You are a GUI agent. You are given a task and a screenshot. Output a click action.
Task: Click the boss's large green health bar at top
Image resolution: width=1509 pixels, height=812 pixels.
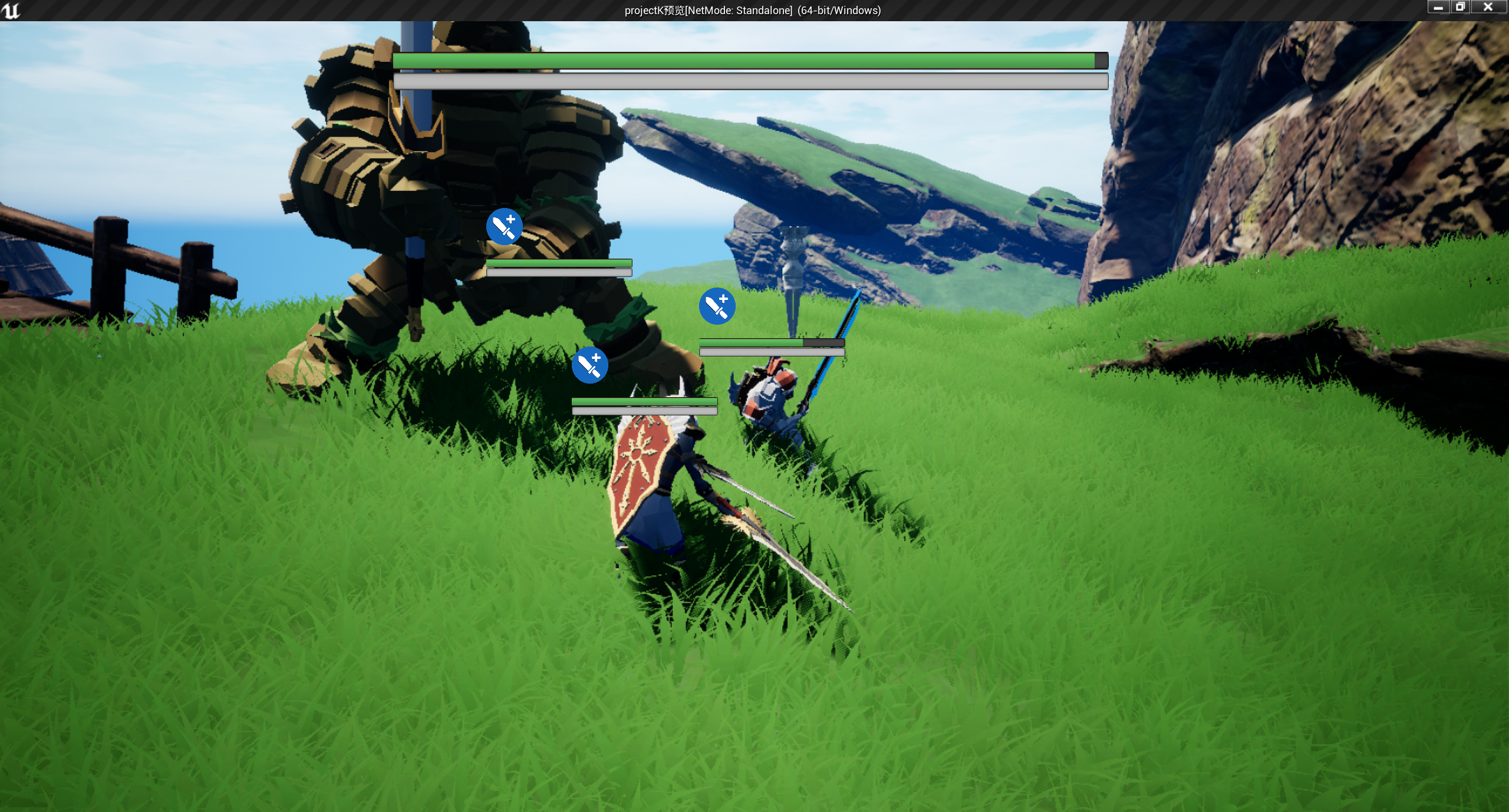pyautogui.click(x=749, y=60)
